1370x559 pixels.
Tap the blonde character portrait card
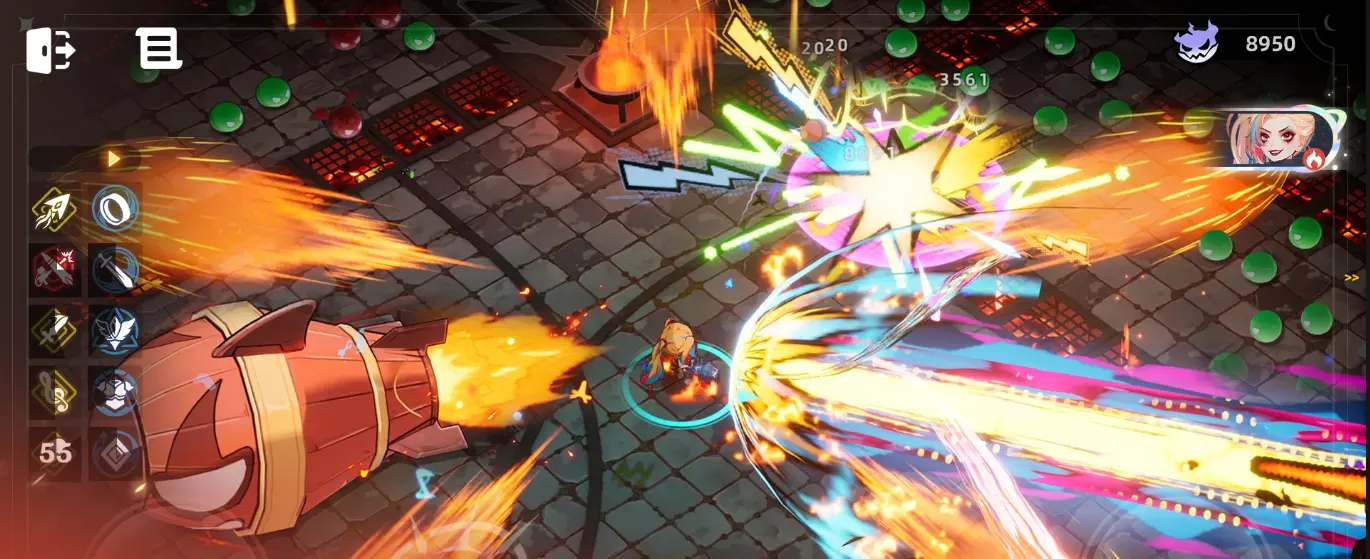click(1281, 137)
